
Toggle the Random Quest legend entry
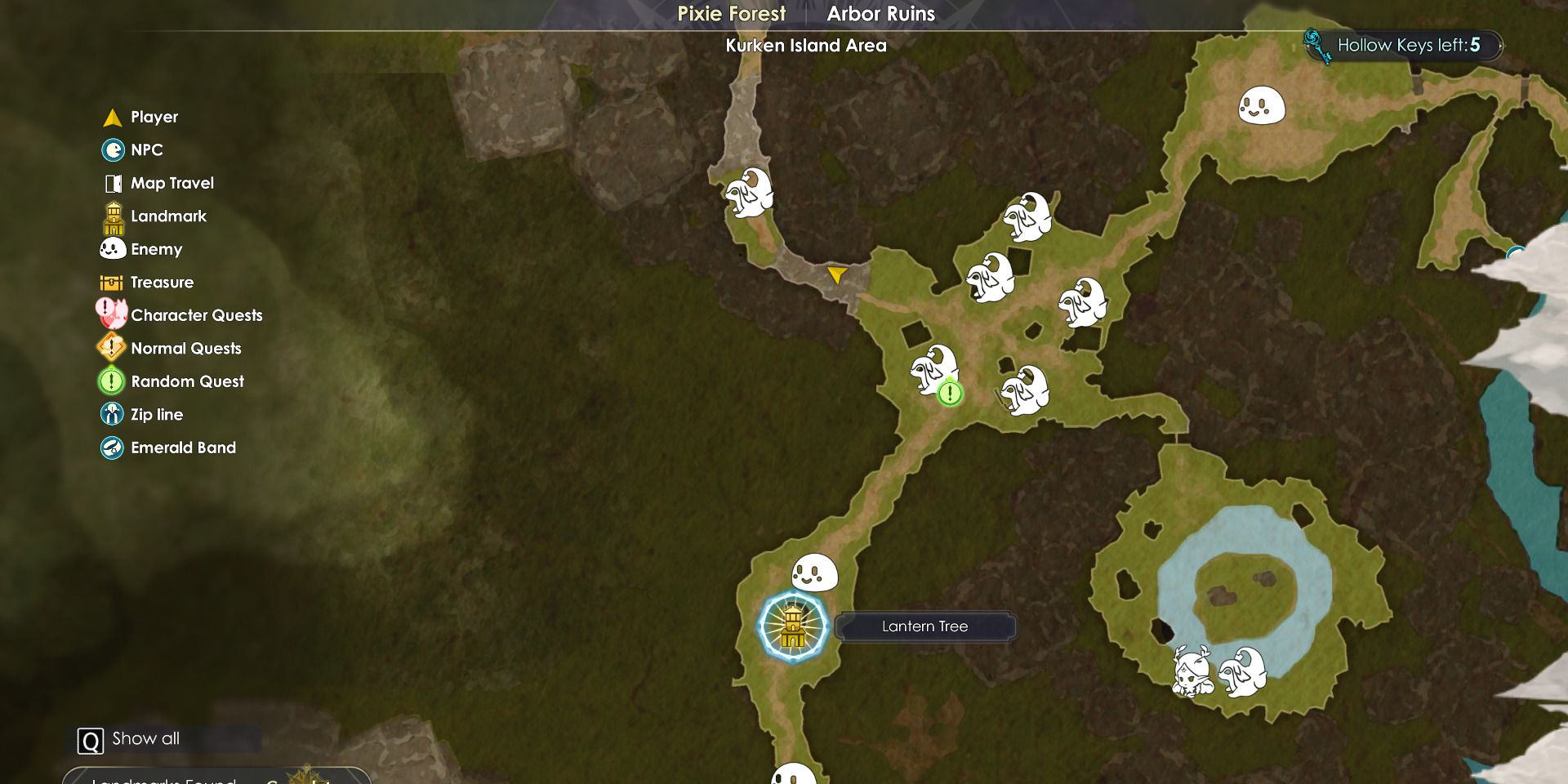tap(187, 381)
